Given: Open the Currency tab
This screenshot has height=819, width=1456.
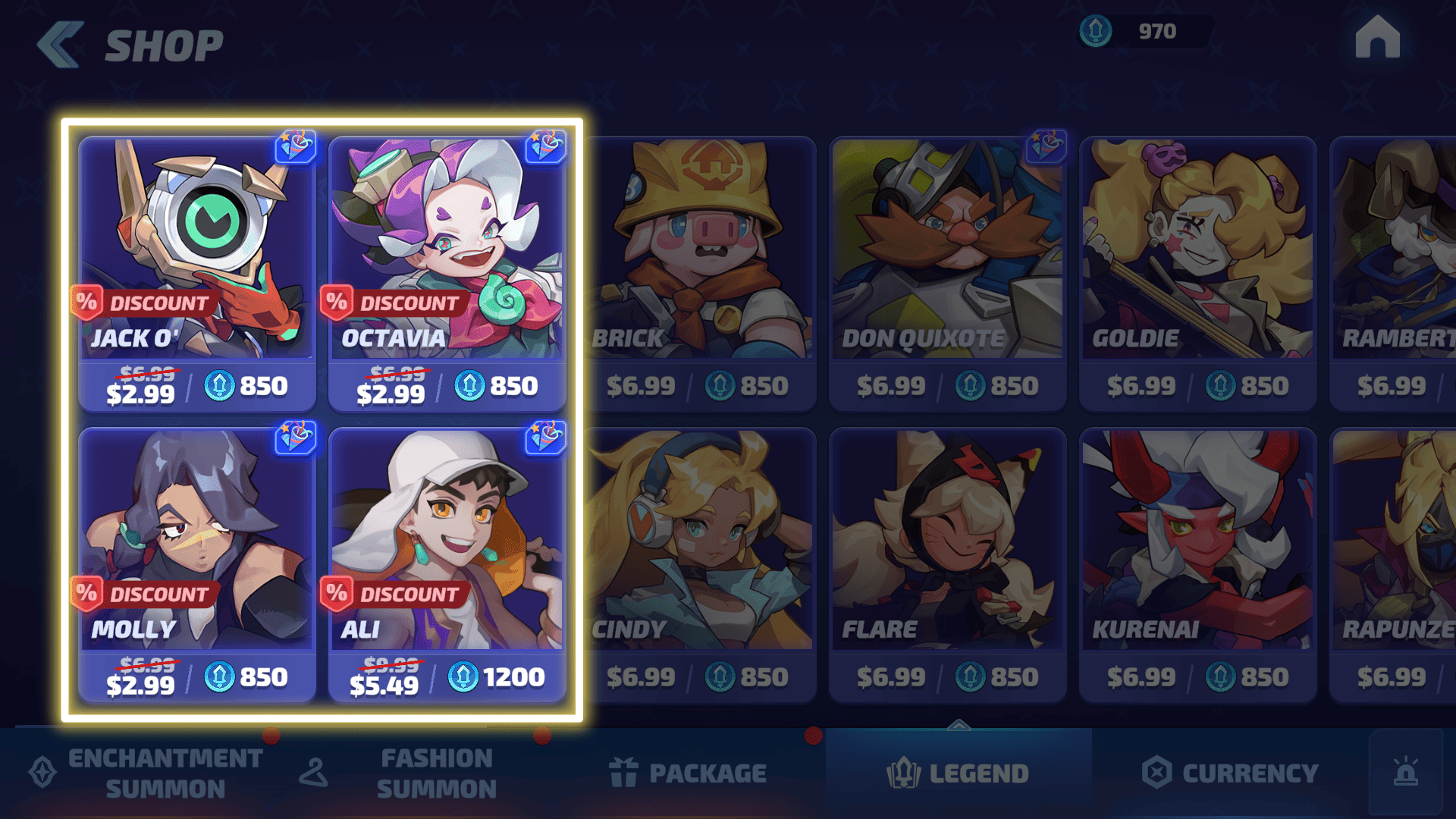Looking at the screenshot, I should tap(1230, 773).
